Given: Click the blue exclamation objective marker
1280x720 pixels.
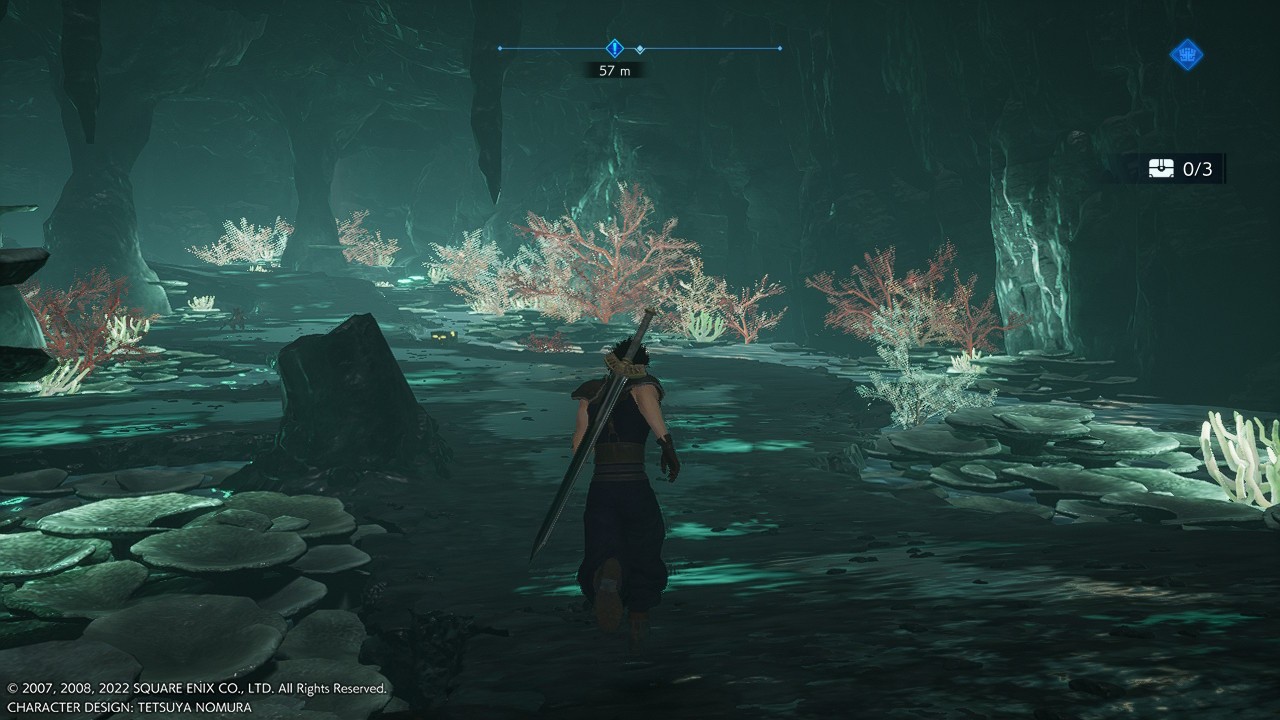Looking at the screenshot, I should click(614, 48).
